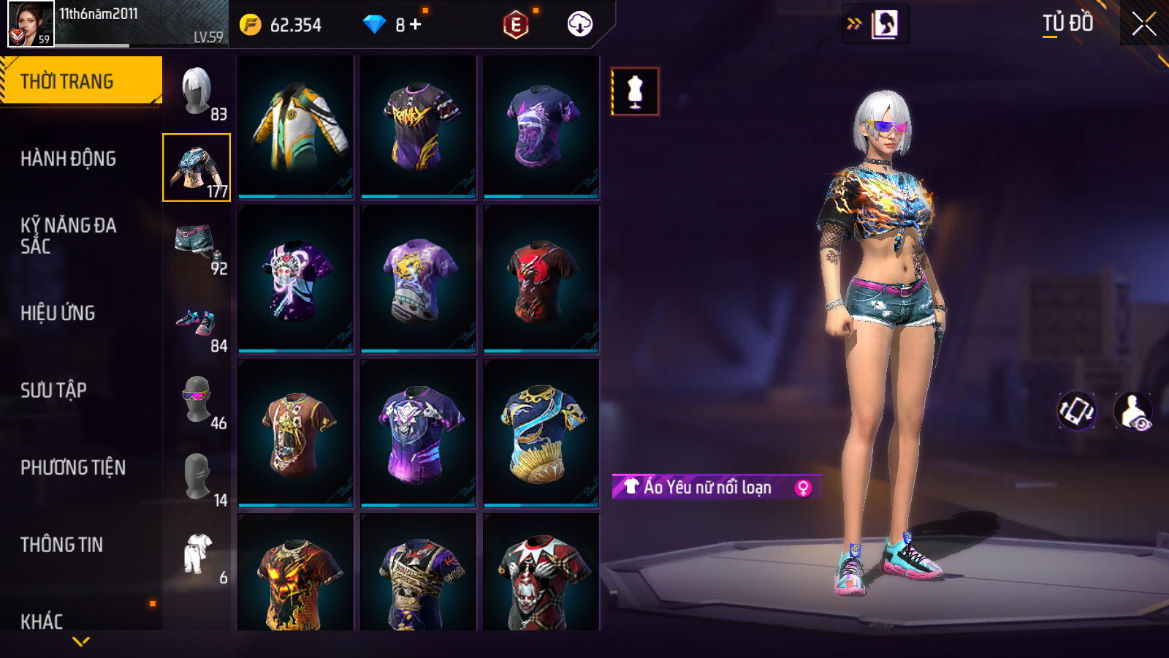Pick the sunglasses mask subcategory
The width and height of the screenshot is (1169, 658).
click(x=197, y=400)
